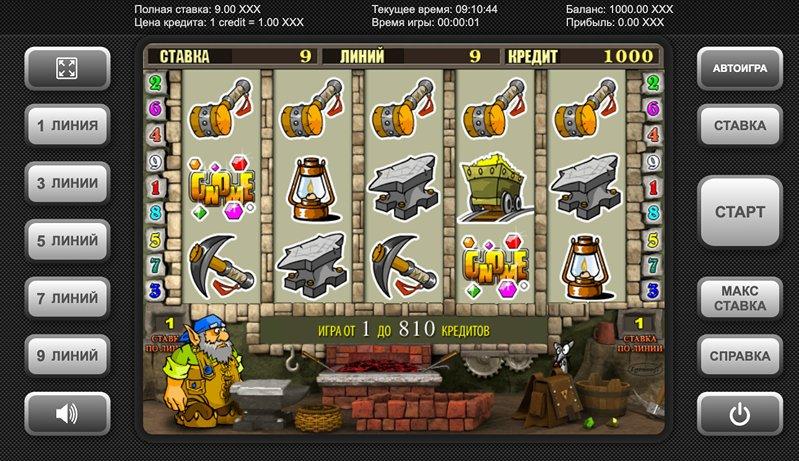Set play to 5 ЛИНИЙ
Viewport: 799px width, 461px height.
click(67, 241)
